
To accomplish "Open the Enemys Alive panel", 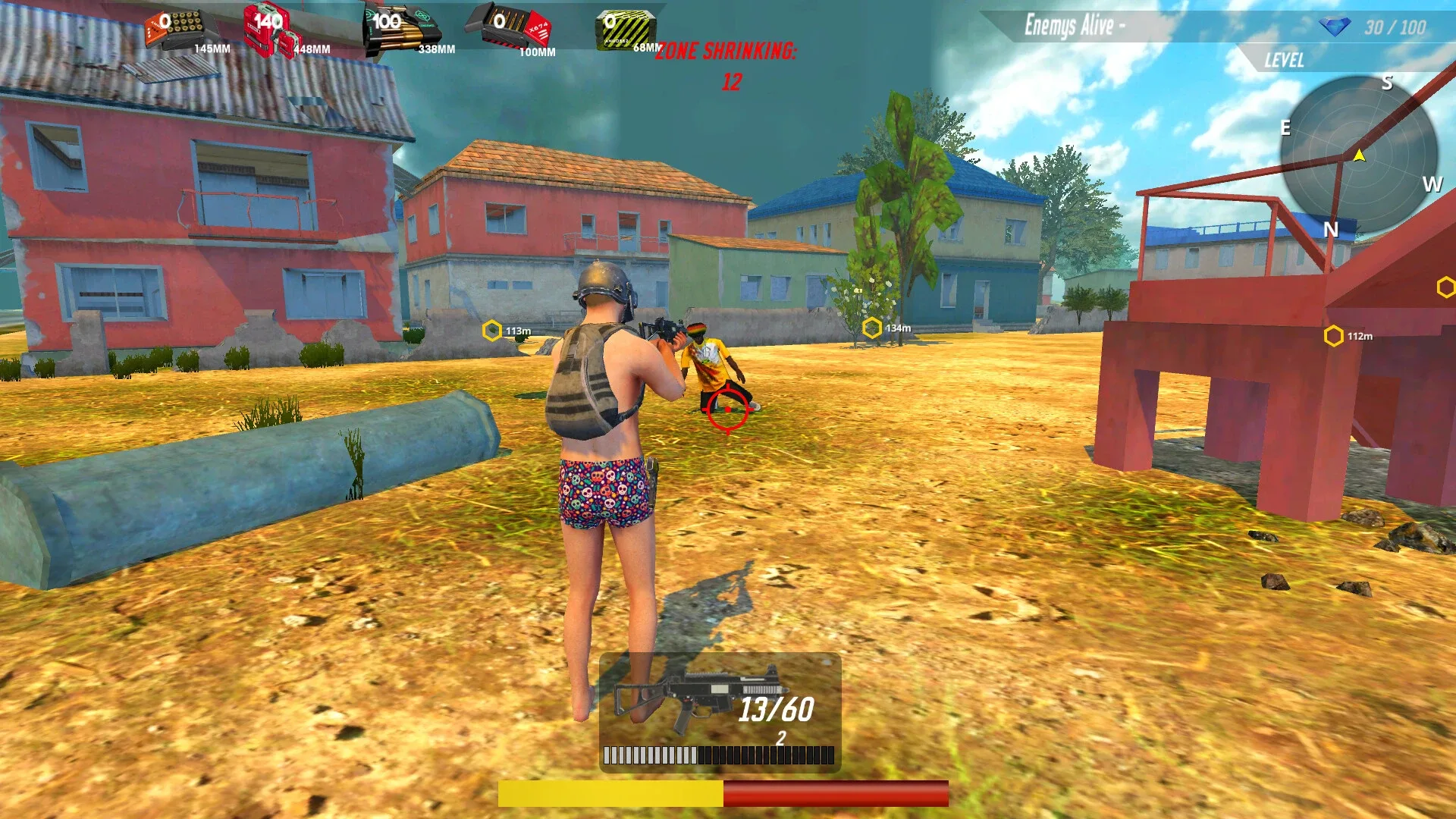I will [1075, 24].
